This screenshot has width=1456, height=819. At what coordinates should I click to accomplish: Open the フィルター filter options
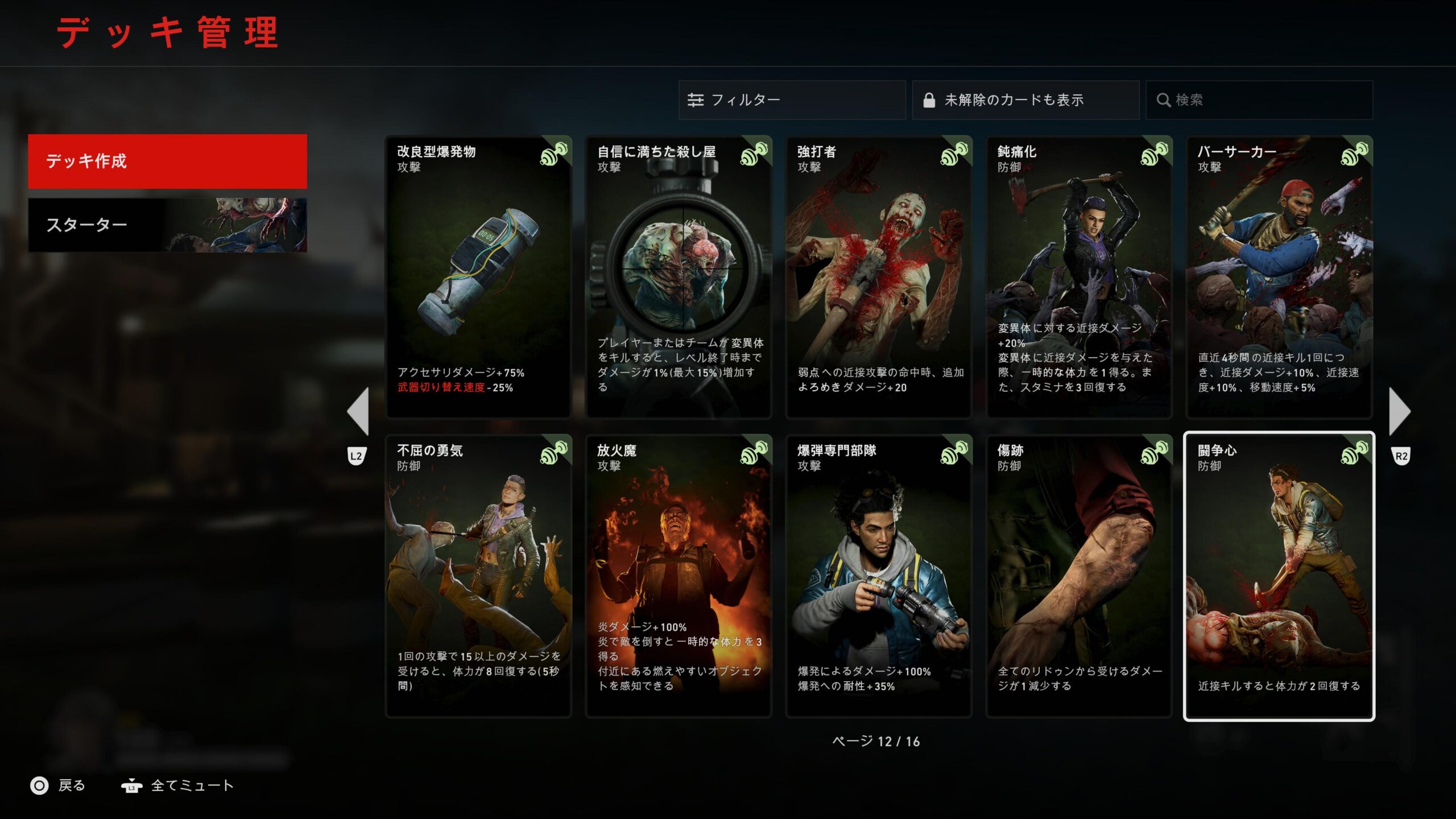tap(791, 100)
